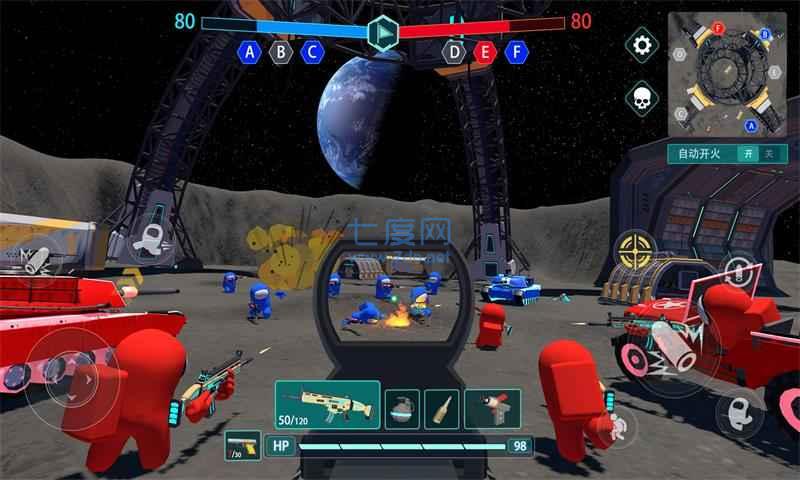Image resolution: width=800 pixels, height=480 pixels.
Task: Click the center play emblem between team bars
Action: [382, 33]
